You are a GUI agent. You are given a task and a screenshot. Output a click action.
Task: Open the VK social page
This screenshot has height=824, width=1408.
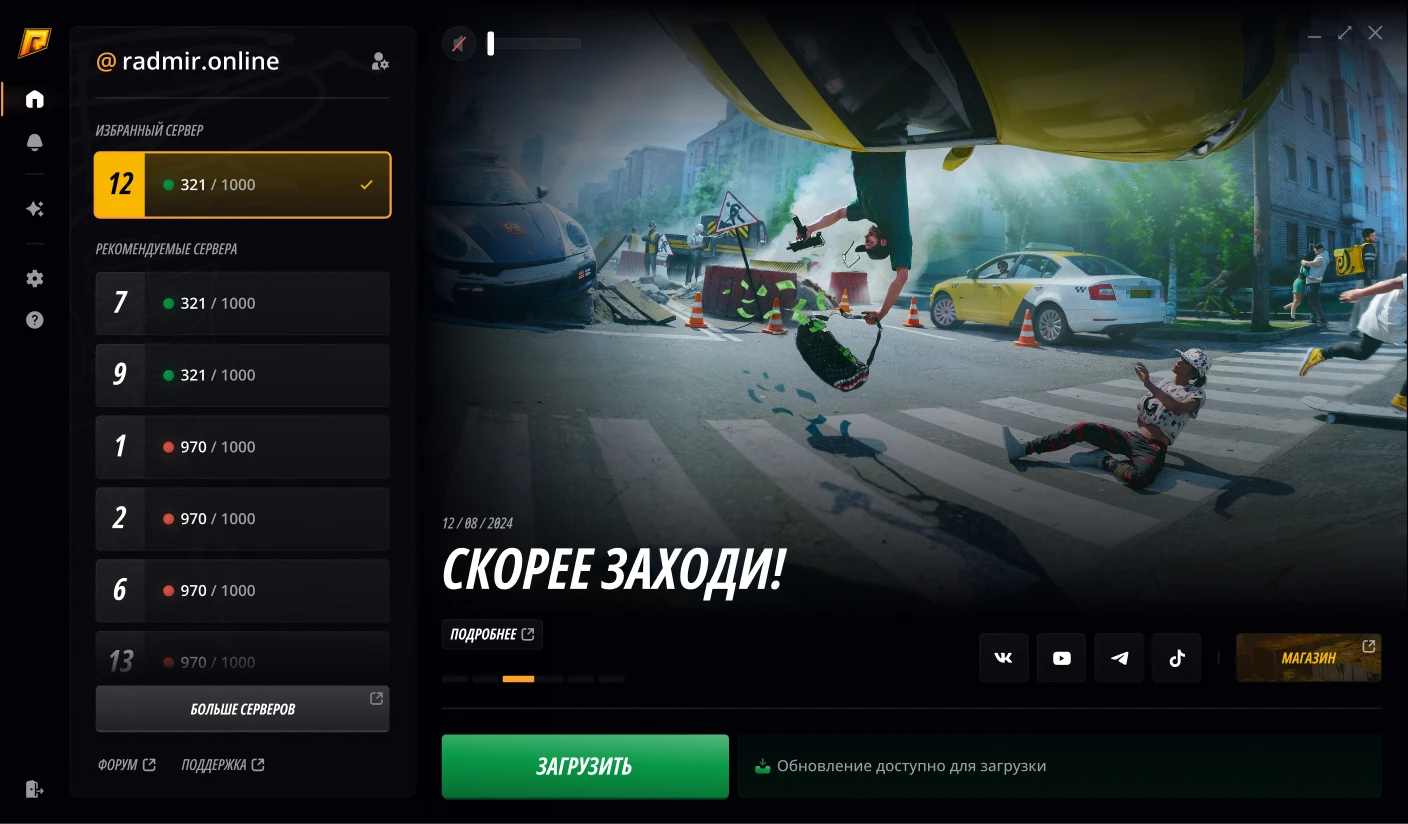1003,658
